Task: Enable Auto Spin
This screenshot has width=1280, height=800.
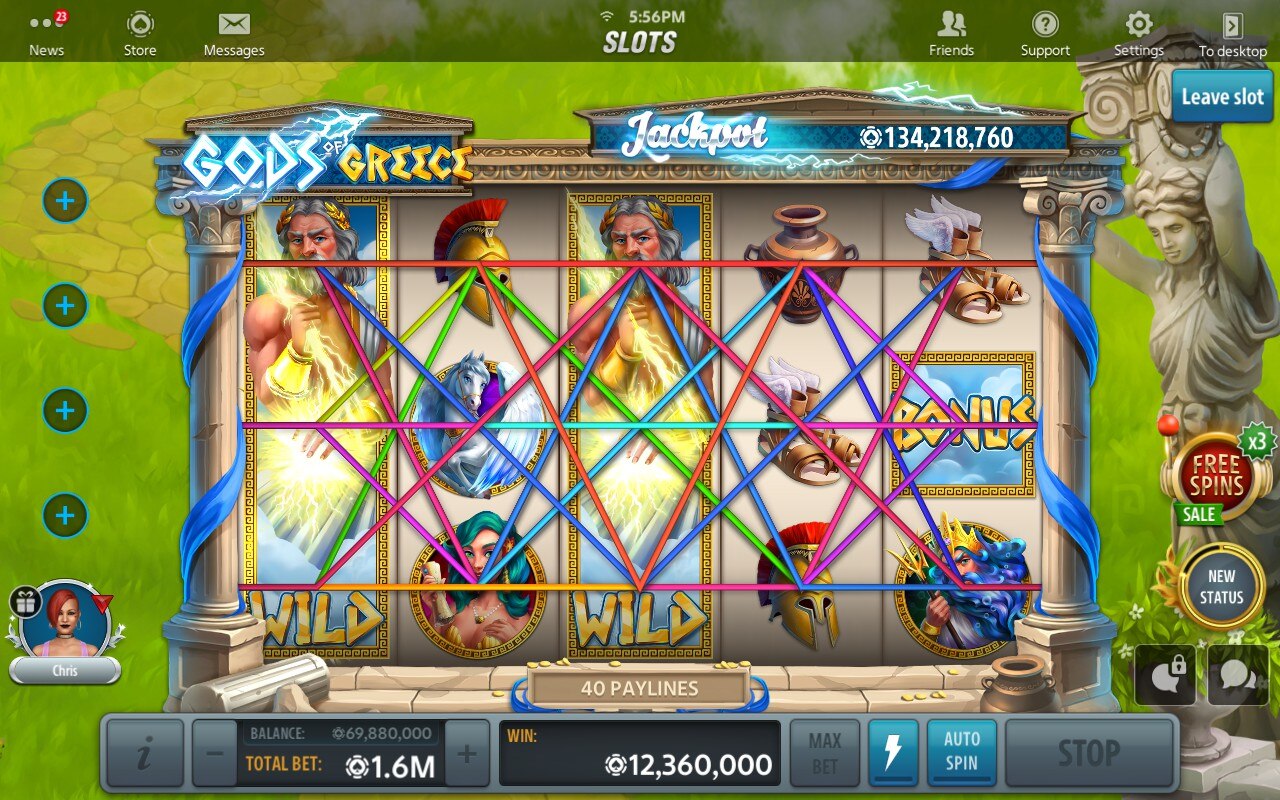Action: pos(962,753)
